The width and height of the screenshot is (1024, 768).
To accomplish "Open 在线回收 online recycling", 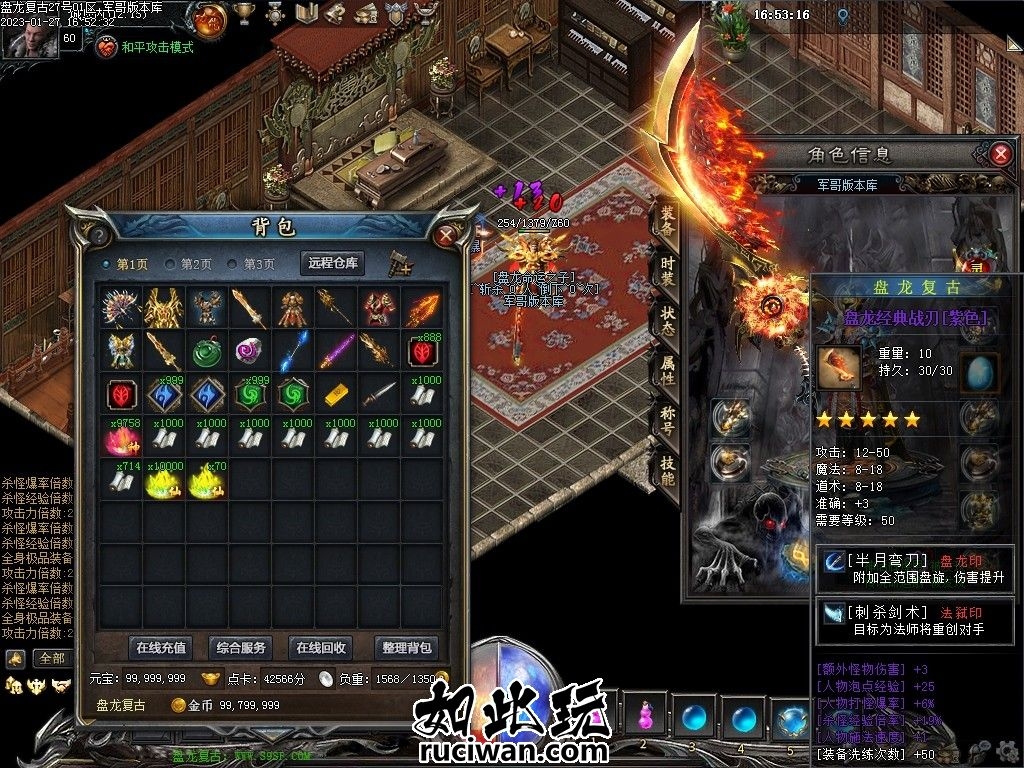I will click(321, 647).
